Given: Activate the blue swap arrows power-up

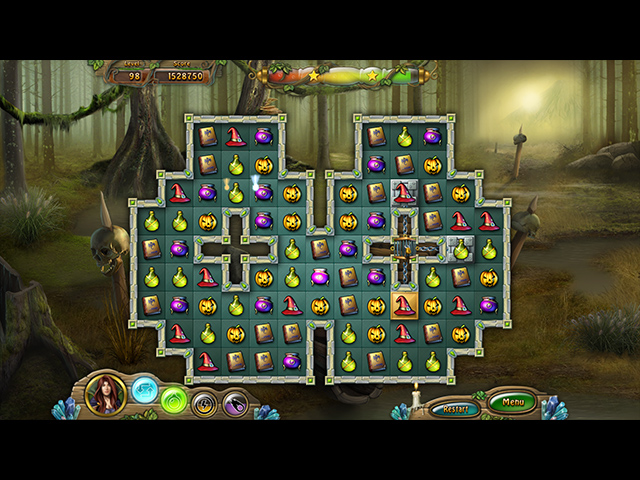Looking at the screenshot, I should click(x=145, y=386).
